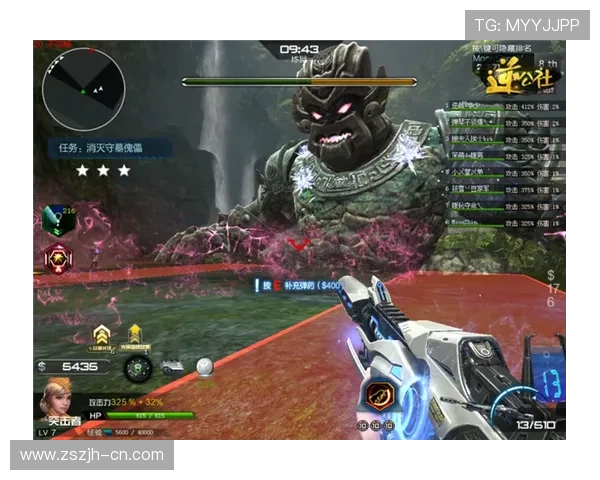Viewport: 600px width, 480px height.
Task: Click the round green gauge item icon
Action: pos(138,367)
